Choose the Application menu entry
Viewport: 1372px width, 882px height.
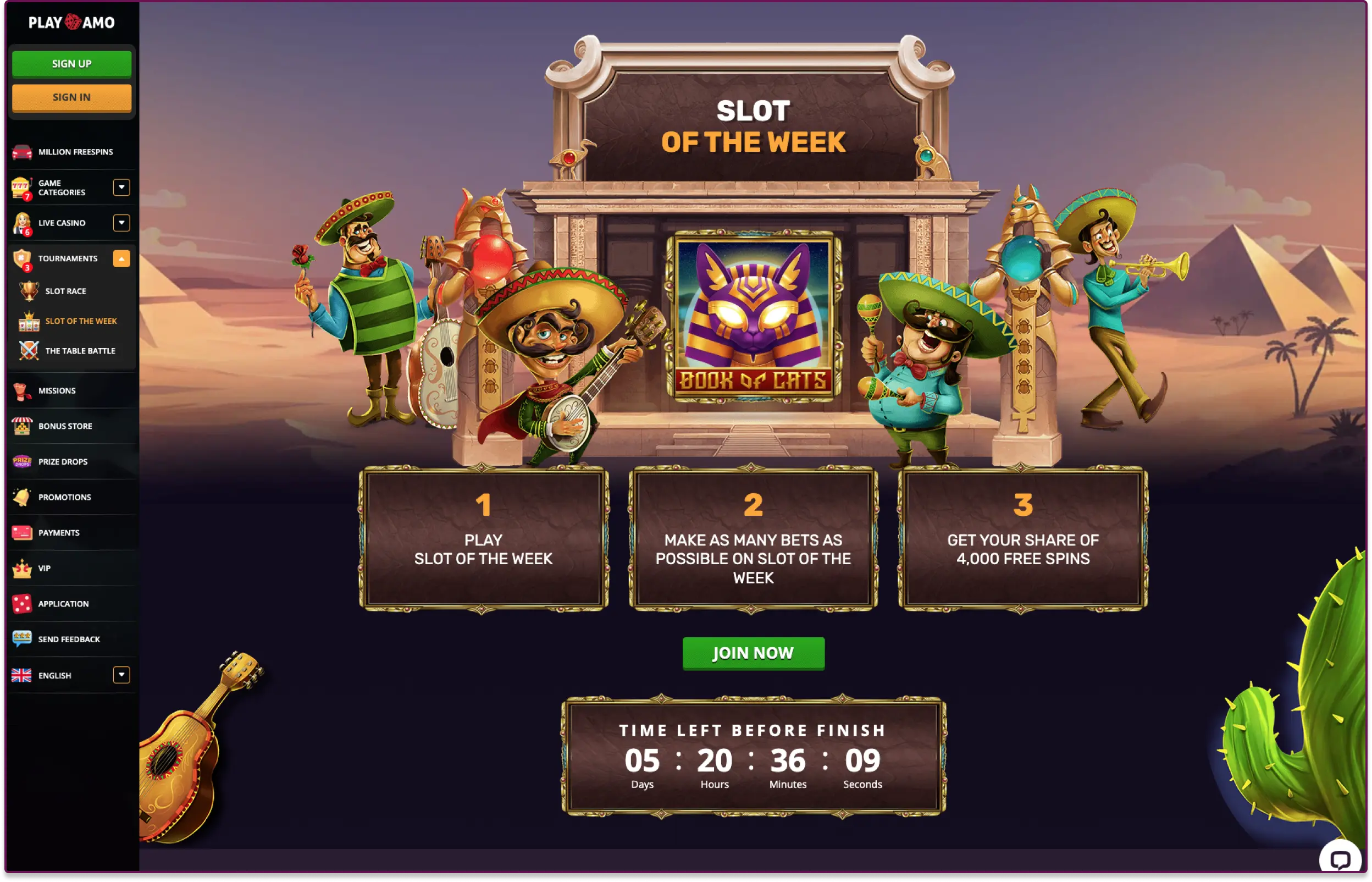63,604
